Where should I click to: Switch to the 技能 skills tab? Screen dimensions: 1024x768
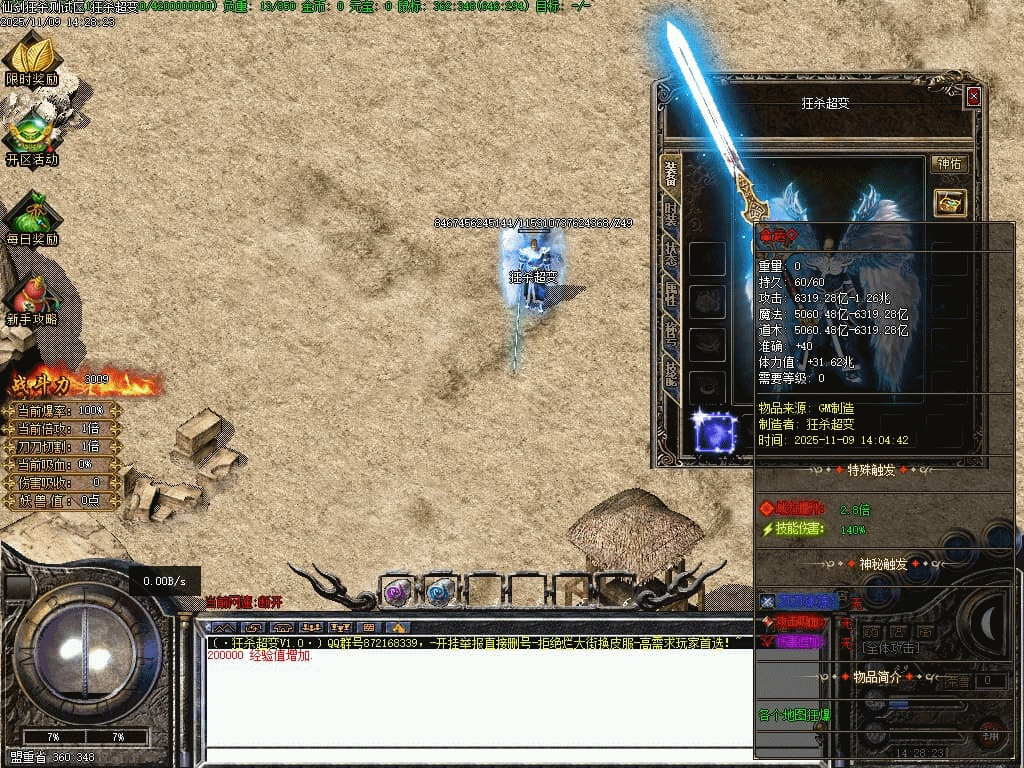(x=670, y=372)
